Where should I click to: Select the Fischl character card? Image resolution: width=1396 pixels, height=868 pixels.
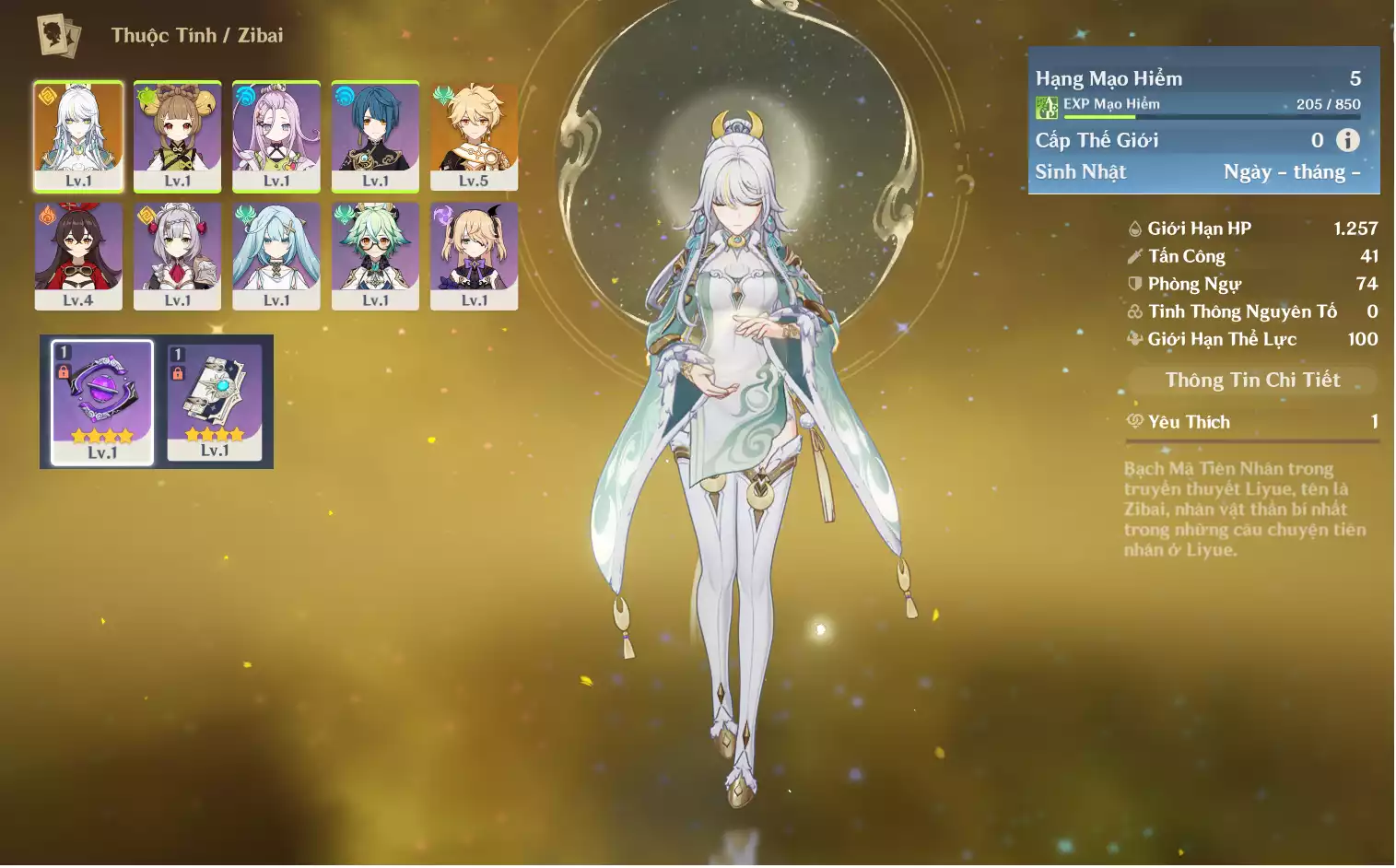(x=474, y=256)
